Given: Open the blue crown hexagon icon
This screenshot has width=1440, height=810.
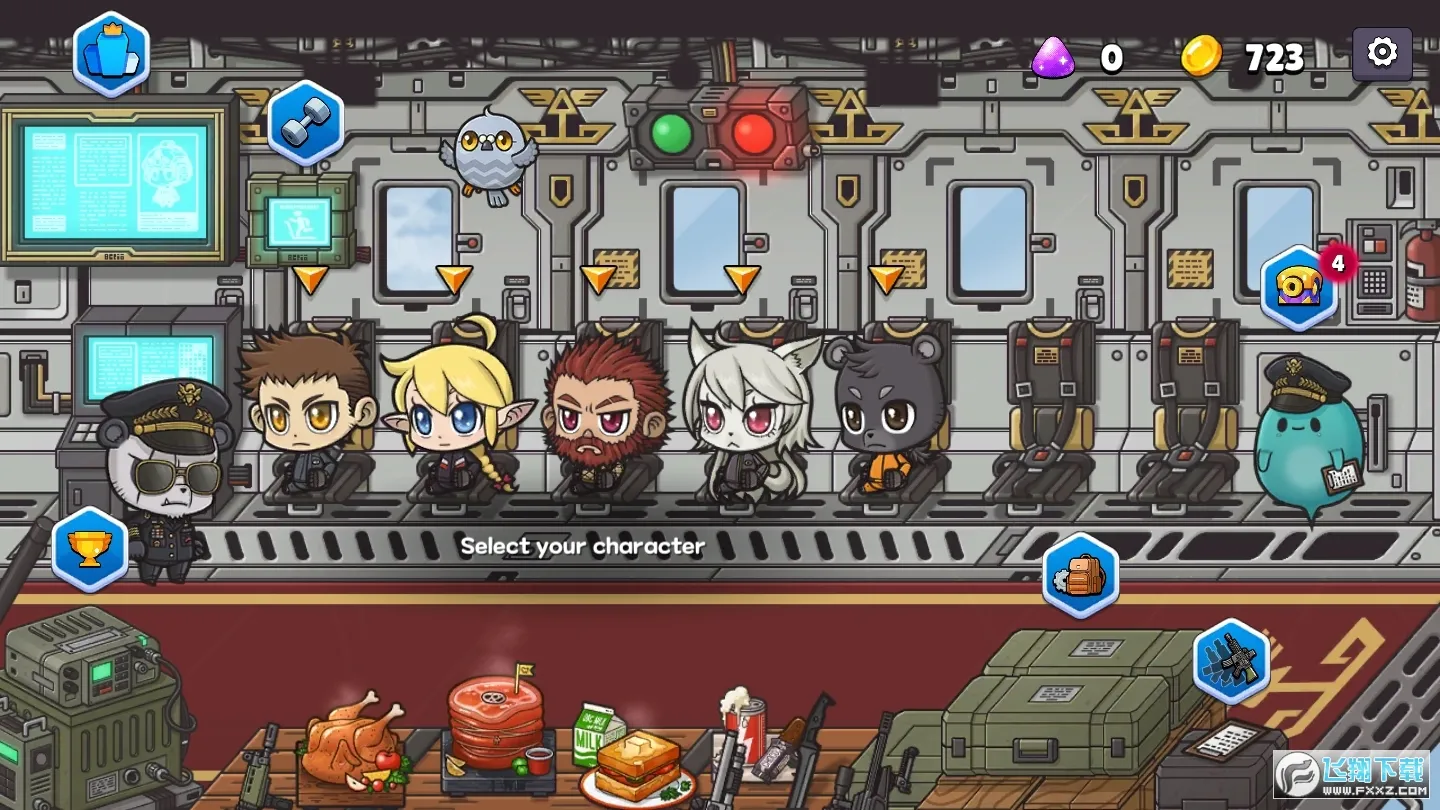Looking at the screenshot, I should pos(111,55).
